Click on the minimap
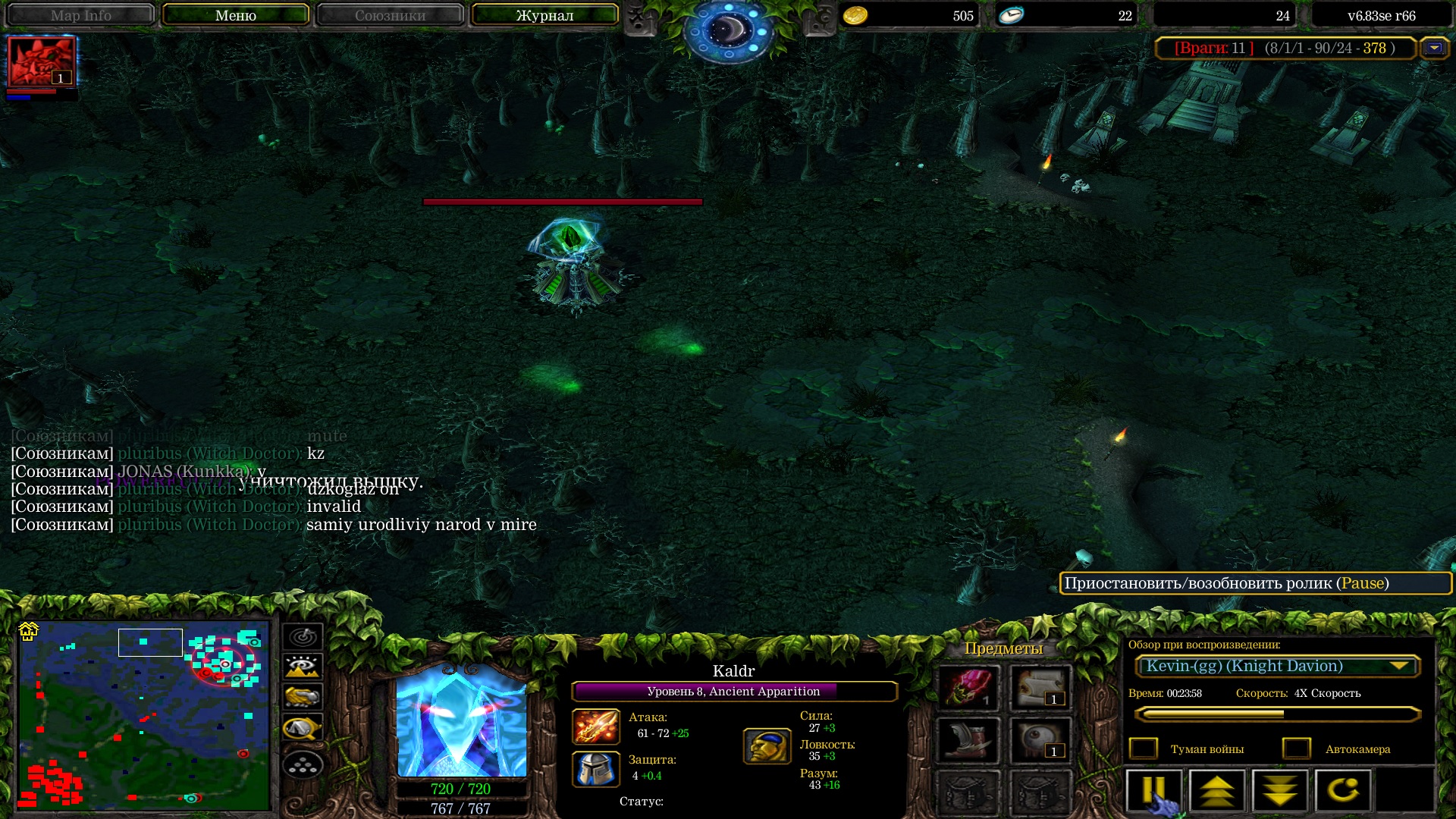Screen dimensions: 1456x819 coord(144,715)
